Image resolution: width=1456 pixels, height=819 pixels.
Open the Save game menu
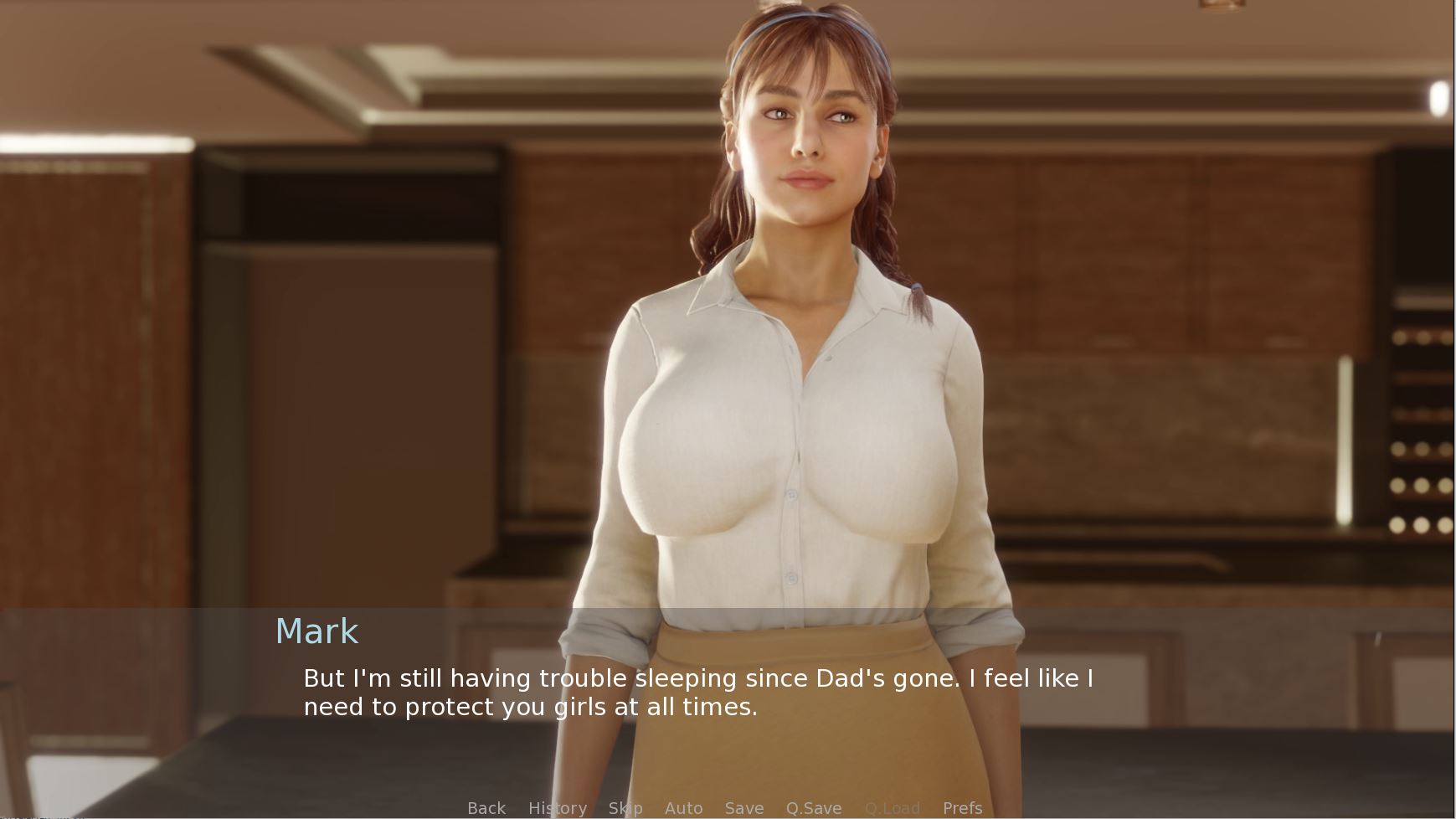point(744,808)
